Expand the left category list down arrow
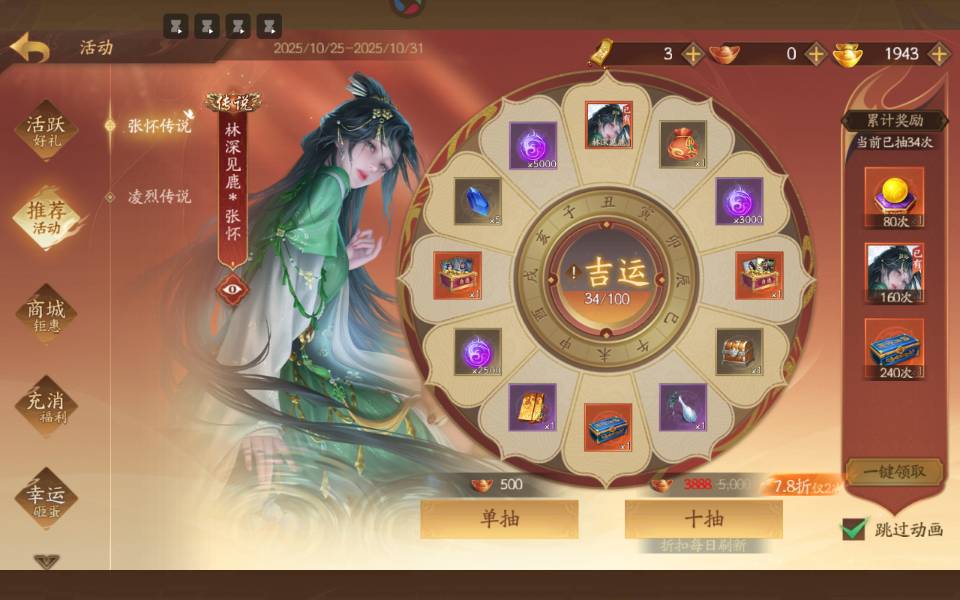Viewport: 960px width, 600px height. click(45, 561)
